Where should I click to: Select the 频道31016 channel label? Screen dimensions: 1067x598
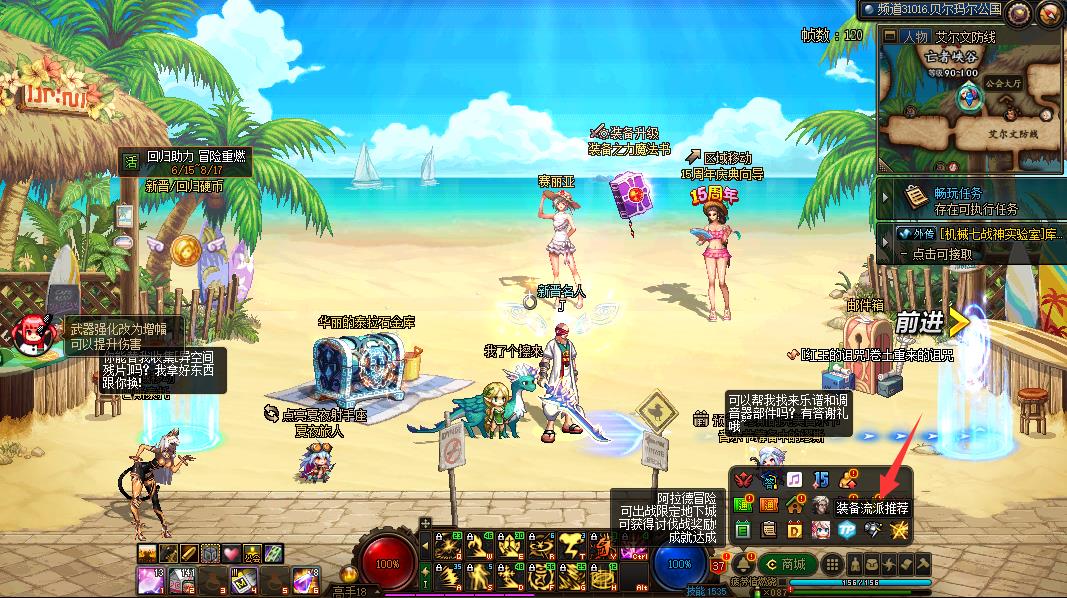click(931, 10)
